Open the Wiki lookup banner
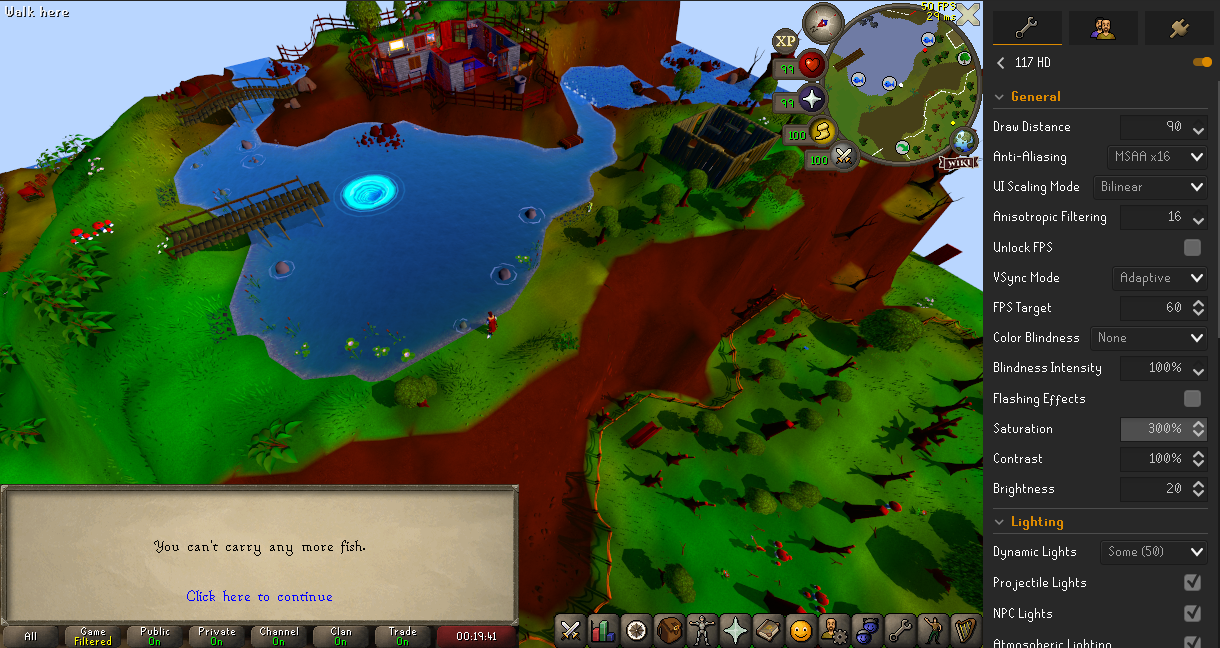Image resolution: width=1220 pixels, height=648 pixels. (x=957, y=162)
